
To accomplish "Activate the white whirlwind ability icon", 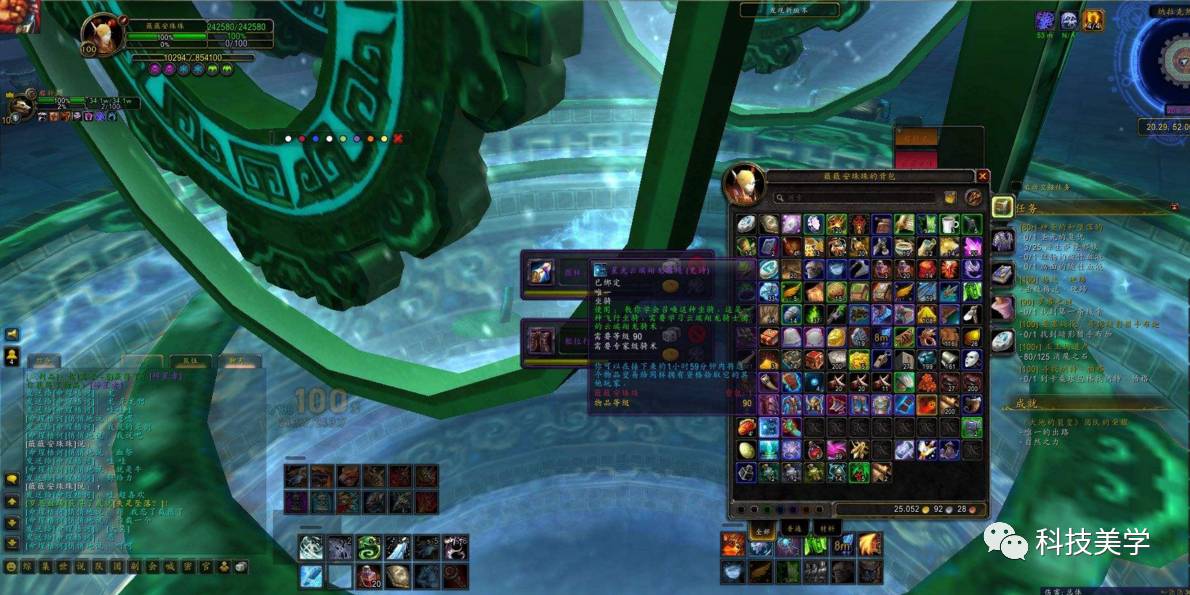I will pos(311,547).
